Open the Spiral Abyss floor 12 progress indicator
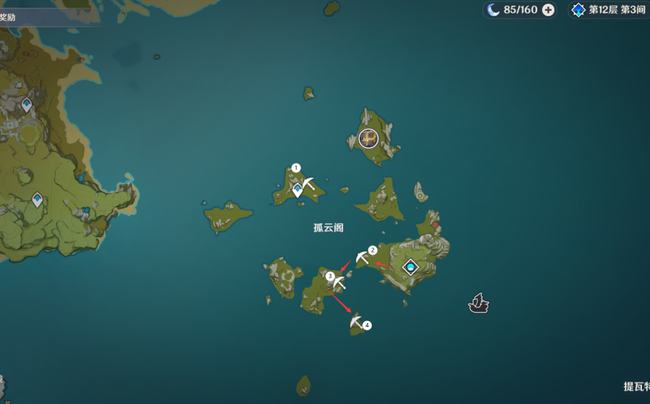Screen dimensions: 650x404 [610, 10]
